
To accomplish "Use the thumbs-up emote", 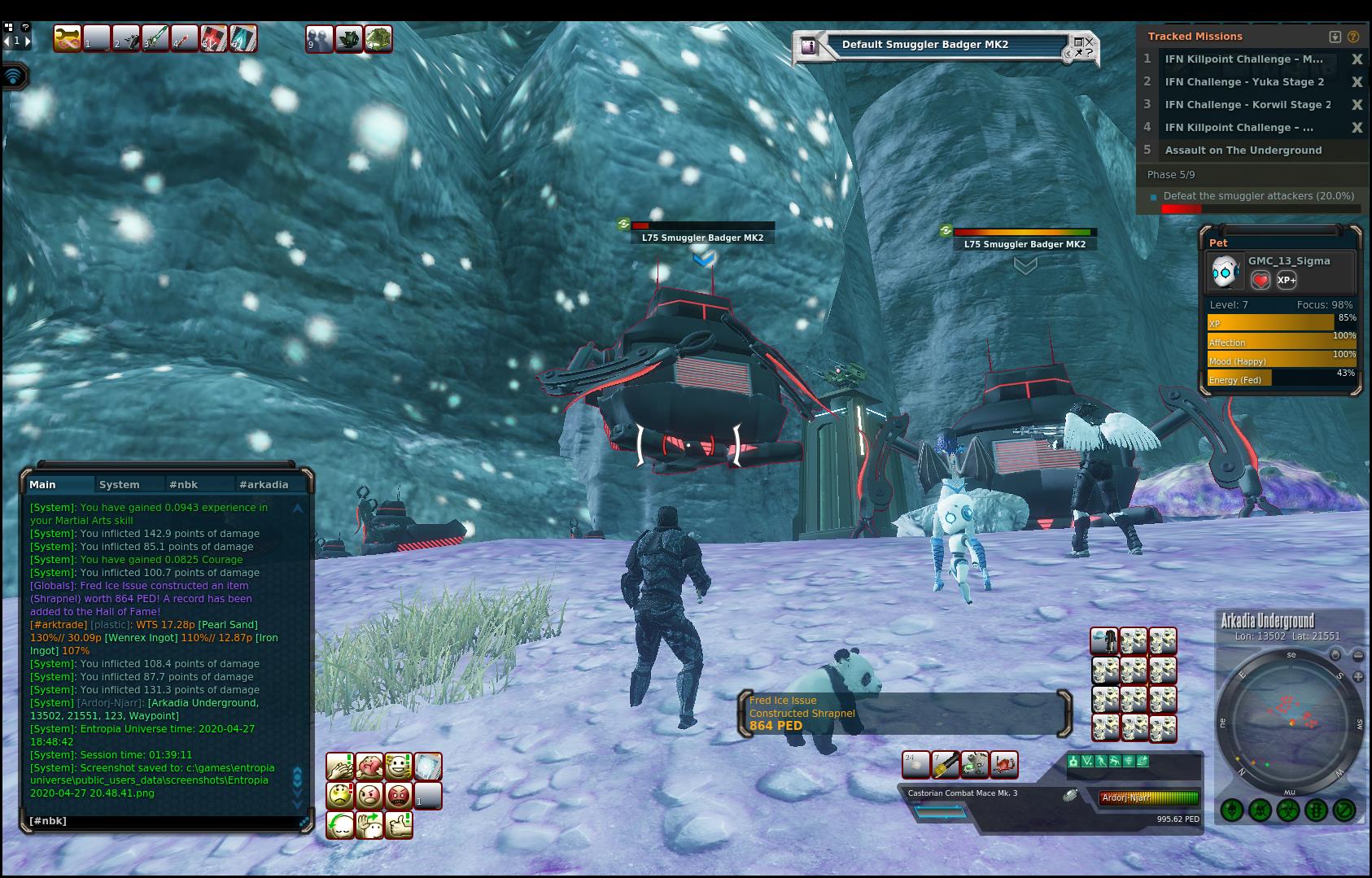I will pos(398,824).
